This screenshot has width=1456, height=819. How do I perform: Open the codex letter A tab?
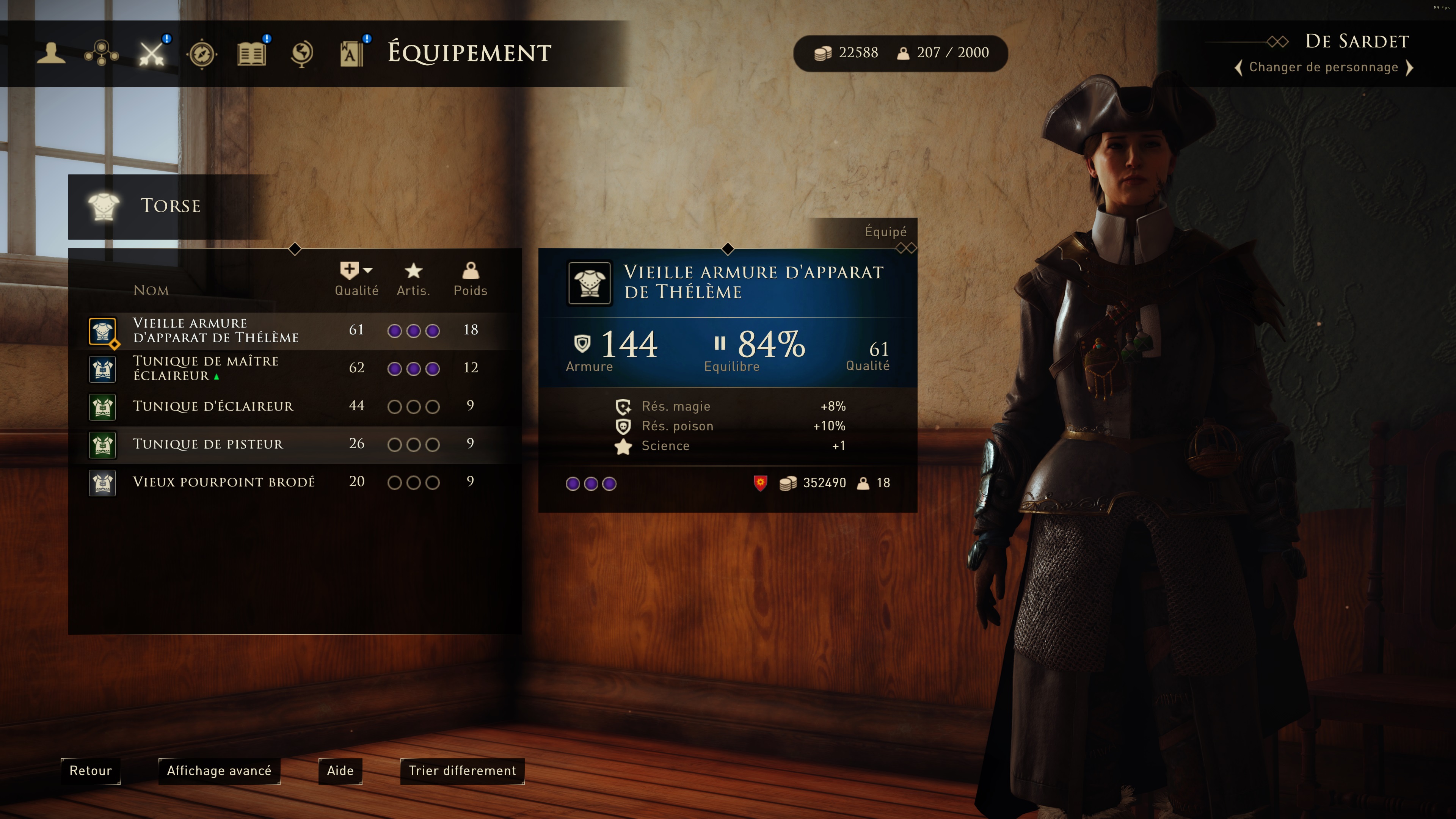pos(351,54)
